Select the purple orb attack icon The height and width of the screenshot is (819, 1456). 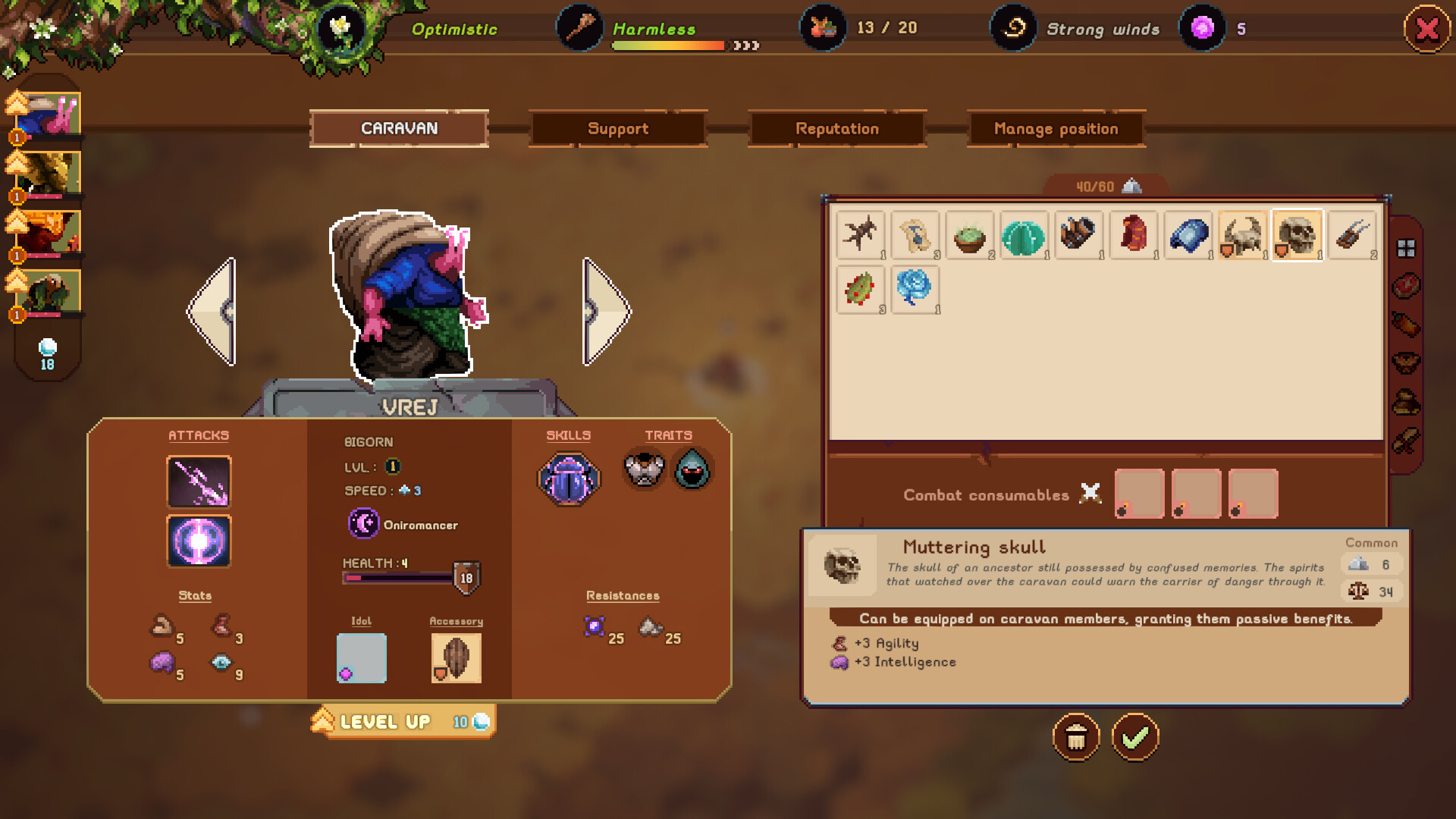[x=199, y=541]
